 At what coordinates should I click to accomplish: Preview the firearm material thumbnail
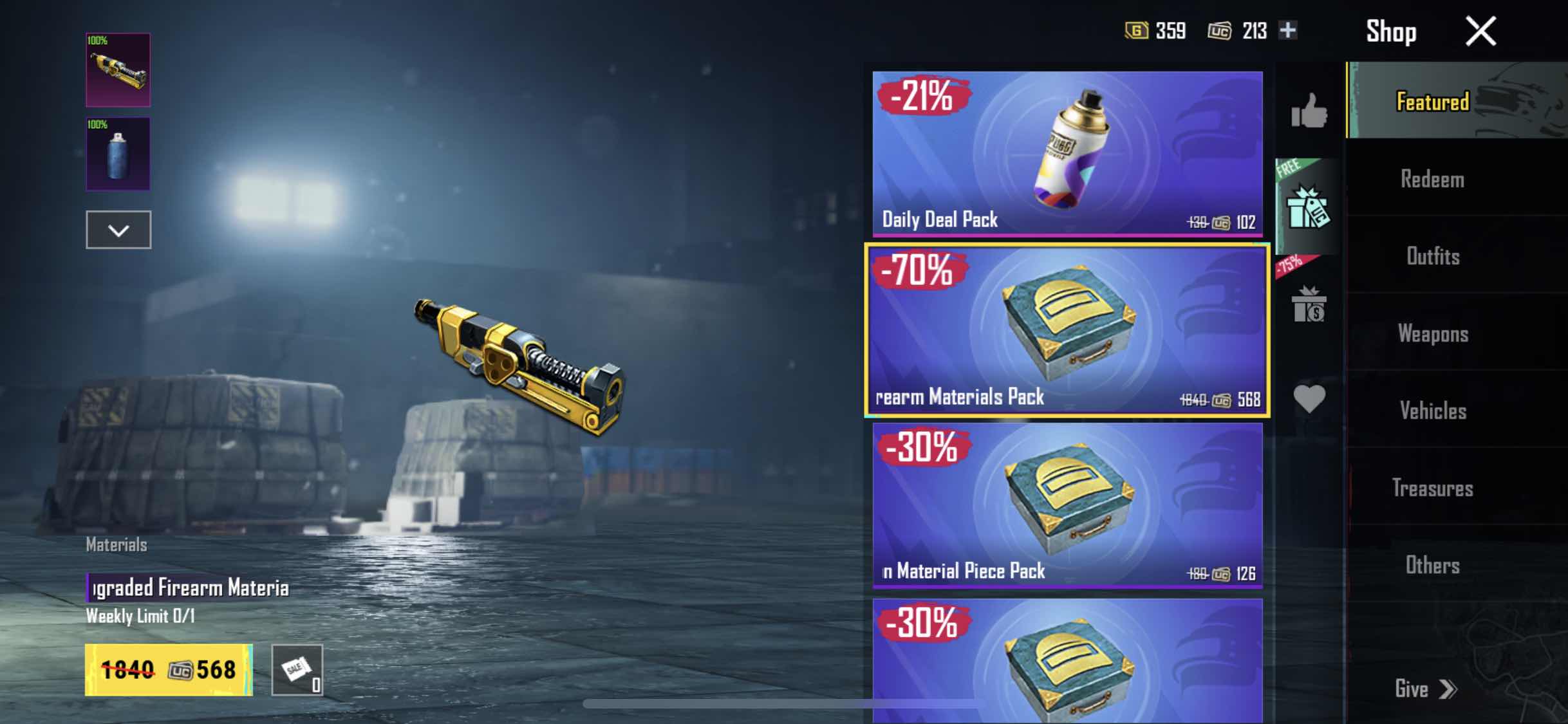[x=118, y=70]
